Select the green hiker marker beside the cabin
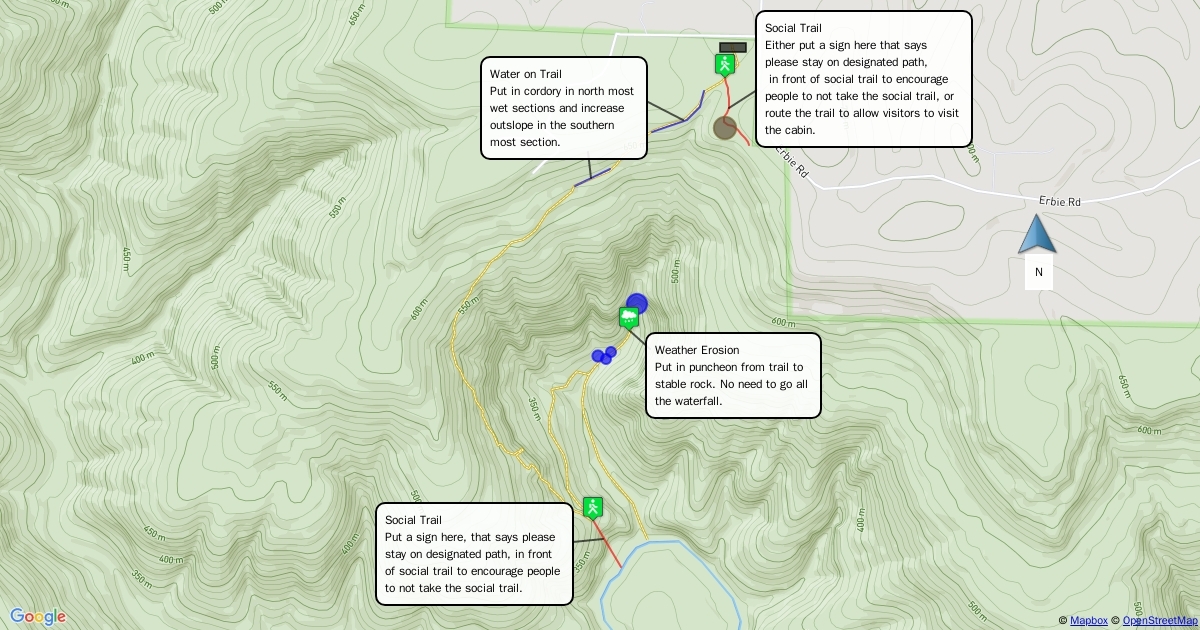 [725, 65]
